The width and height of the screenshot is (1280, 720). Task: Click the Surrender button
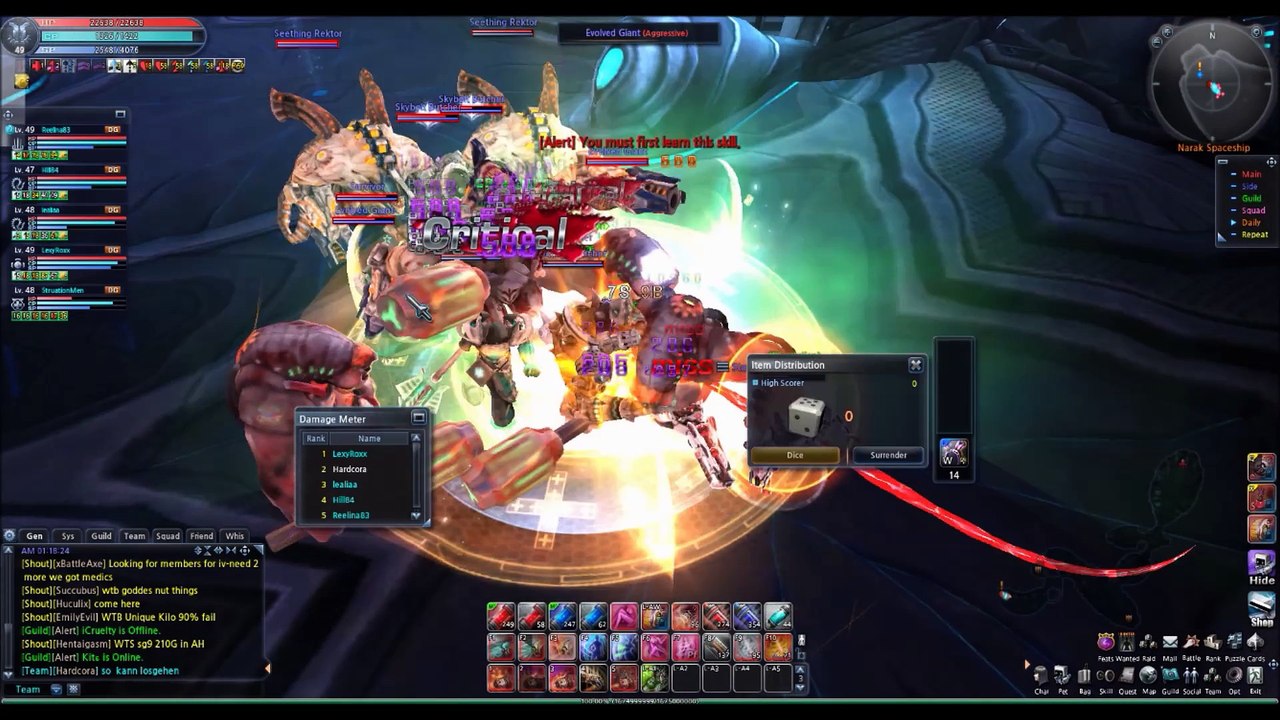(888, 455)
